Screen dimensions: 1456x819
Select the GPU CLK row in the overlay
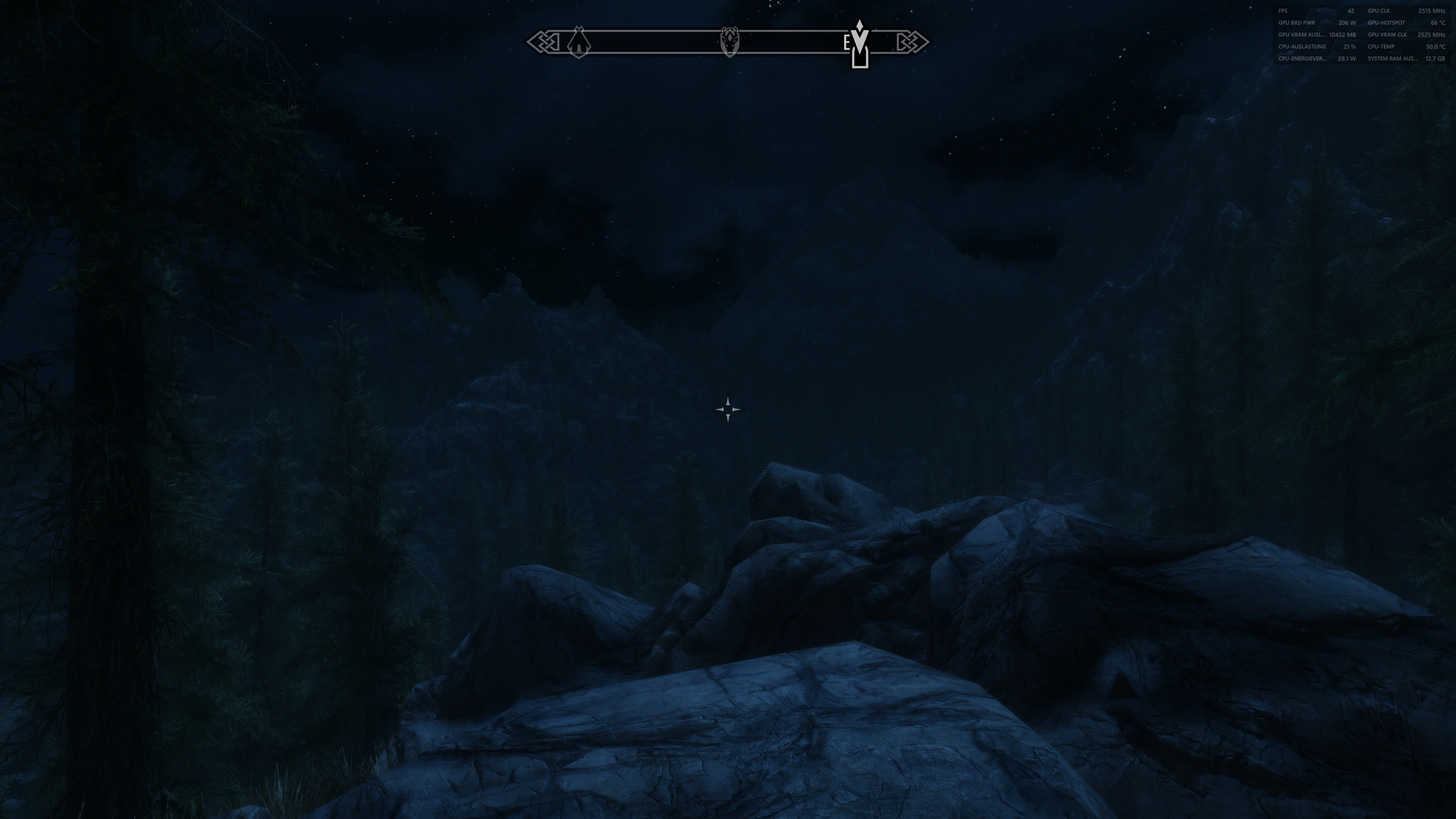(1379, 11)
